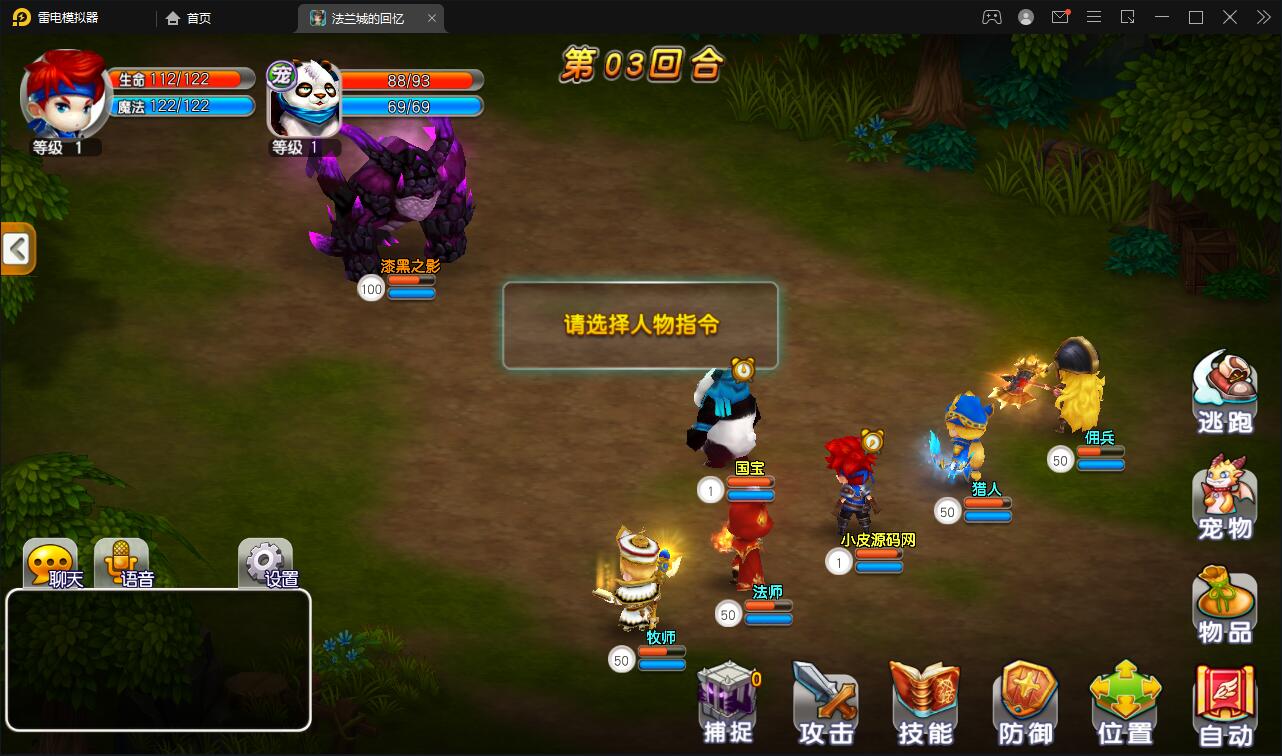Screen dimensions: 1282x756
Task: Open the 设置 settings gear
Action: pyautogui.click(x=263, y=558)
